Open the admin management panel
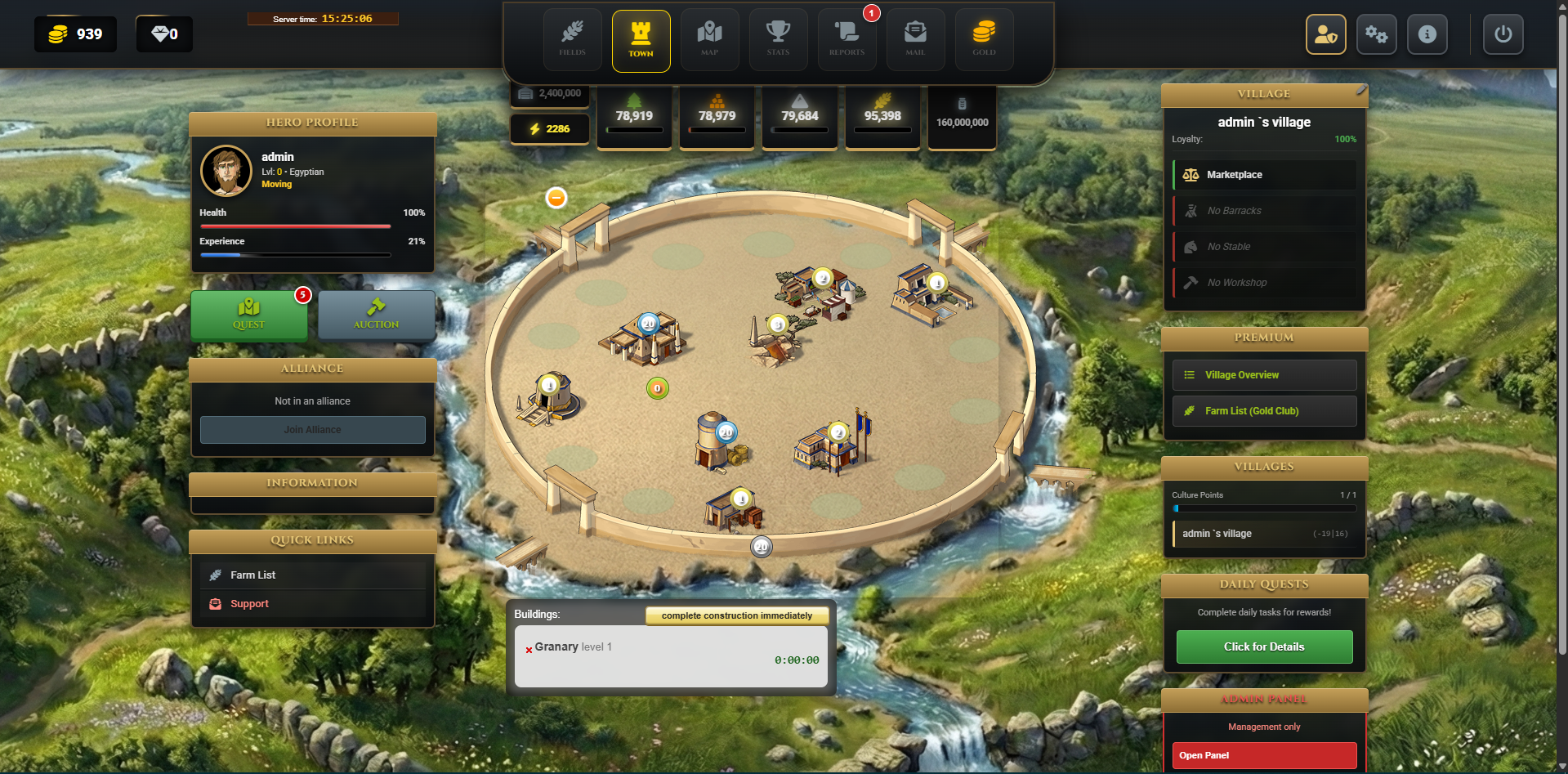The image size is (1568, 774). click(1264, 755)
